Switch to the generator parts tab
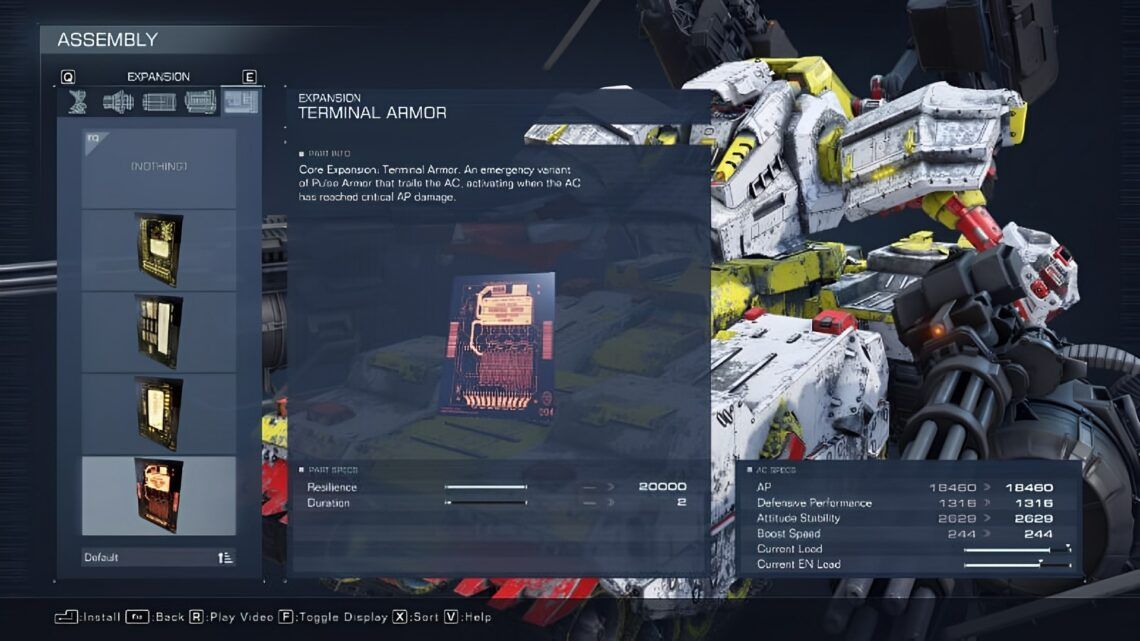Screen dimensions: 1140x641 (x=200, y=101)
